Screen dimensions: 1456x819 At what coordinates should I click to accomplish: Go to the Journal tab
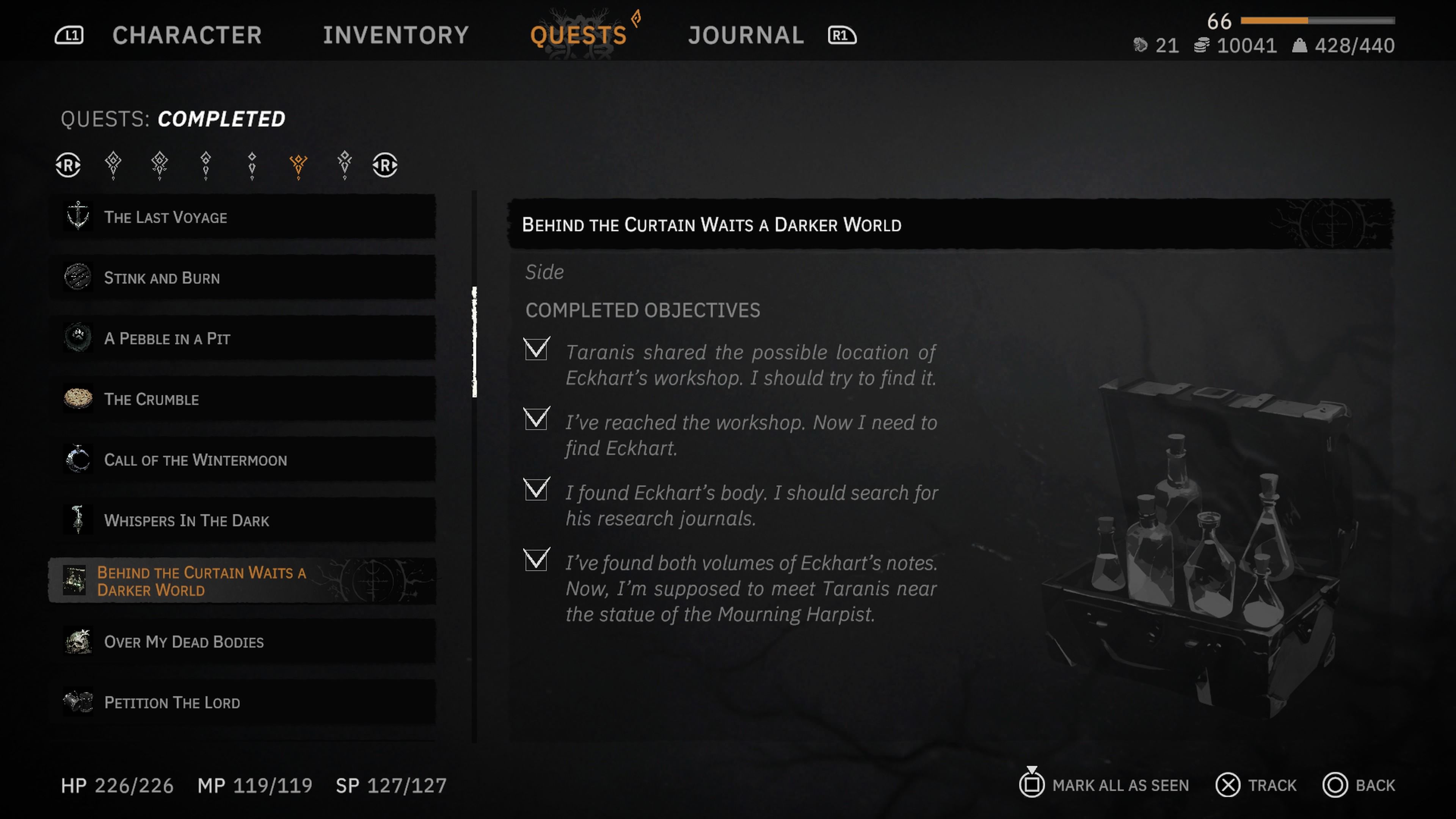click(746, 35)
